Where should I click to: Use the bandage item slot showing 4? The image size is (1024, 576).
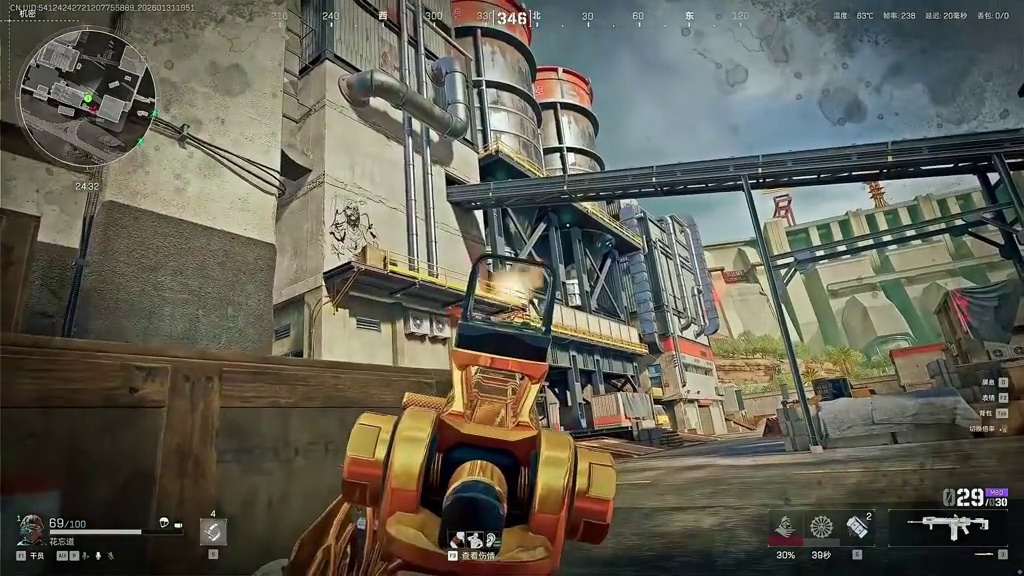pos(213,531)
